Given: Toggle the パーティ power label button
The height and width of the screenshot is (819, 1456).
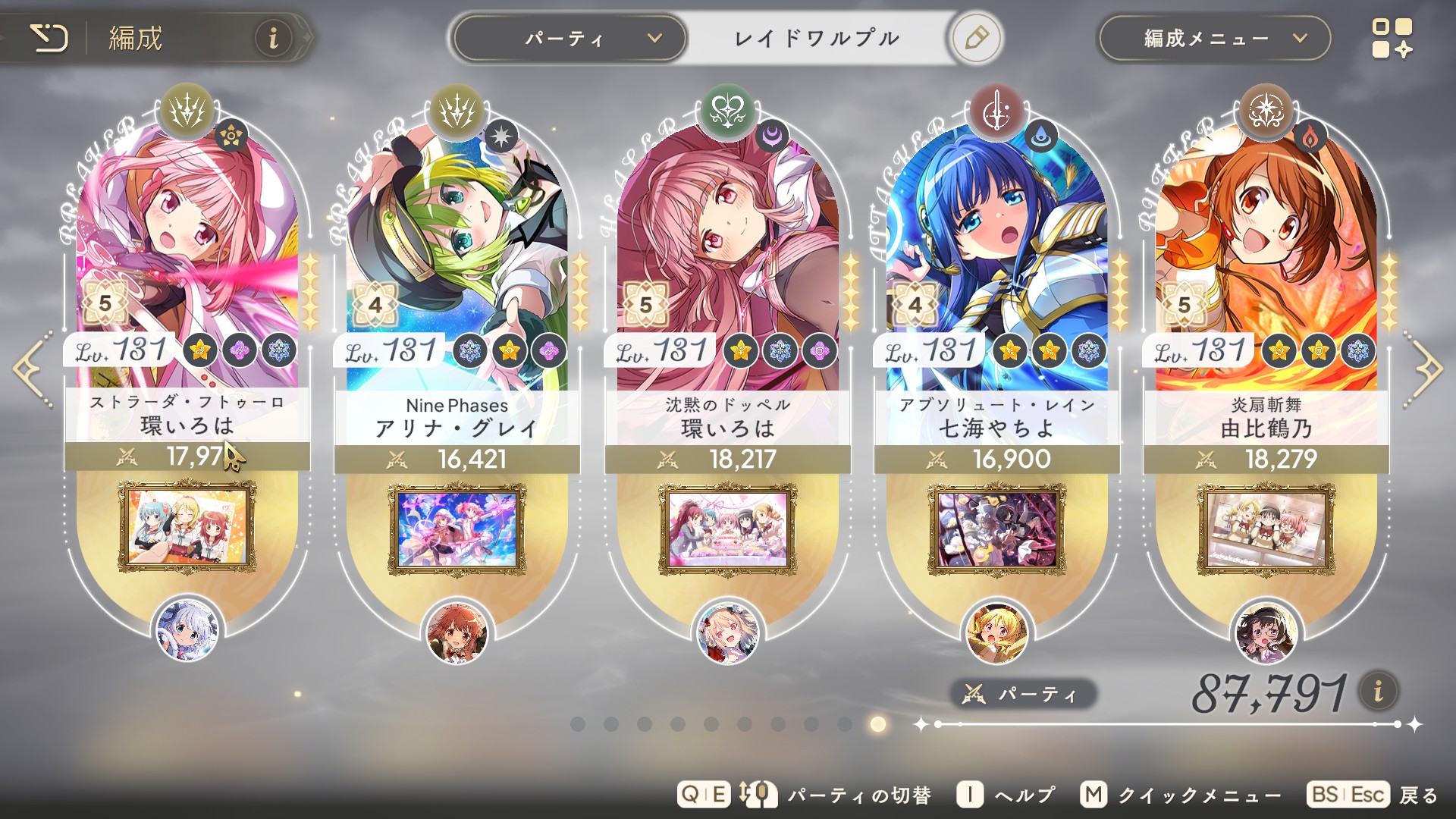Looking at the screenshot, I should pyautogui.click(x=1022, y=694).
